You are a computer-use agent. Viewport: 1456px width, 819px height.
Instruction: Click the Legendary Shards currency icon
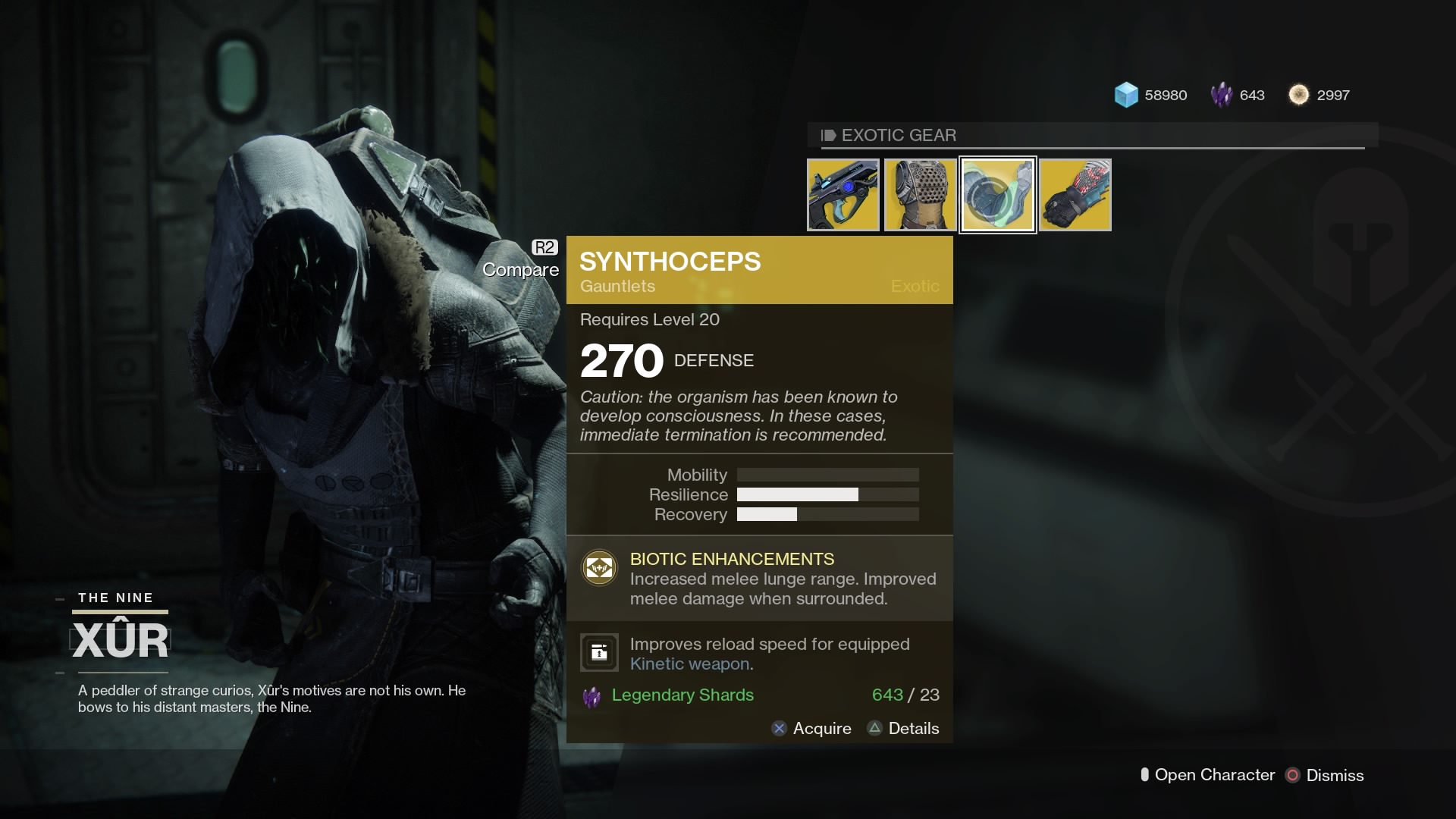[1223, 95]
